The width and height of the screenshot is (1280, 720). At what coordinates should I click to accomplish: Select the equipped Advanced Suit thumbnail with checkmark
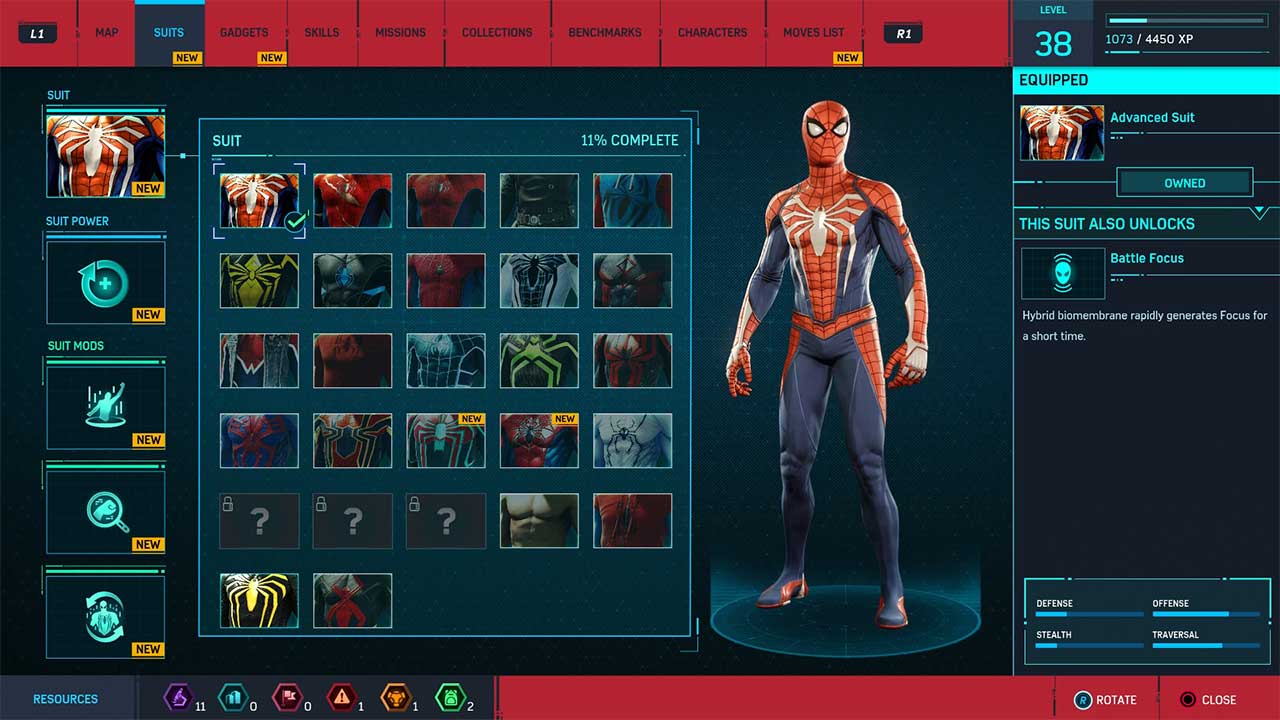point(258,199)
